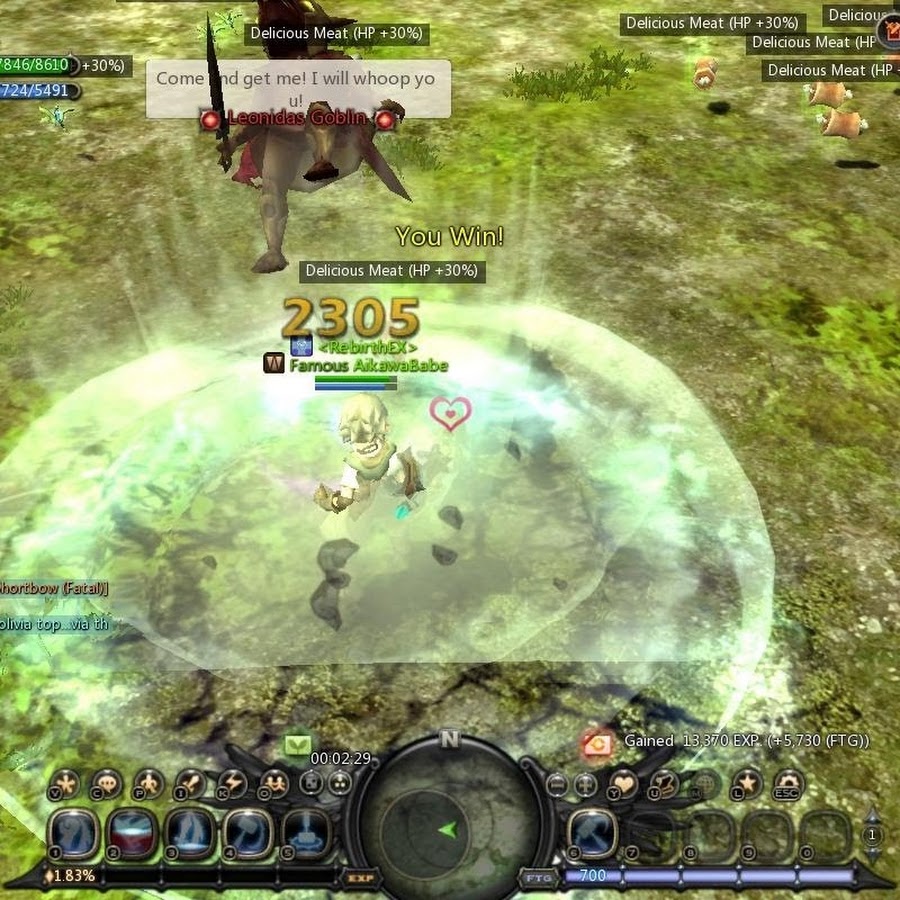Open the character info running-figure icon
The height and width of the screenshot is (900, 900).
point(148,784)
